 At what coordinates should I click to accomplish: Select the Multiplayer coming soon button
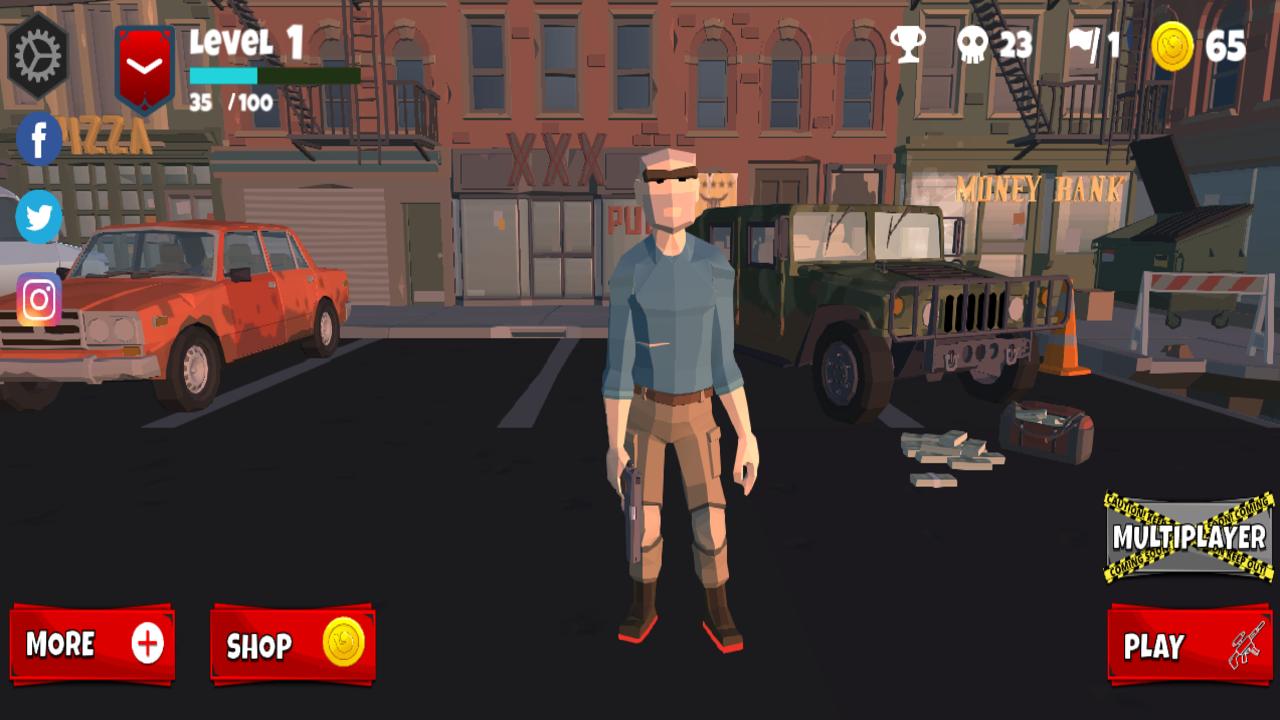click(1188, 537)
